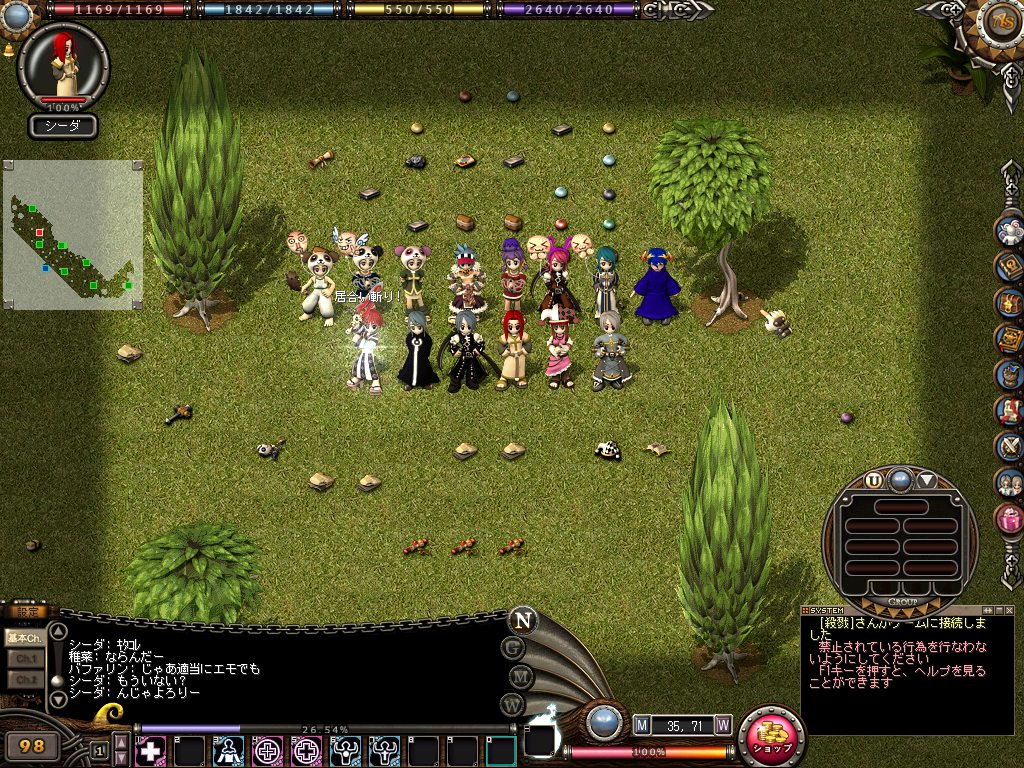Image resolution: width=1024 pixels, height=768 pixels.
Task: Select the N round chat mode button
Action: (x=521, y=620)
